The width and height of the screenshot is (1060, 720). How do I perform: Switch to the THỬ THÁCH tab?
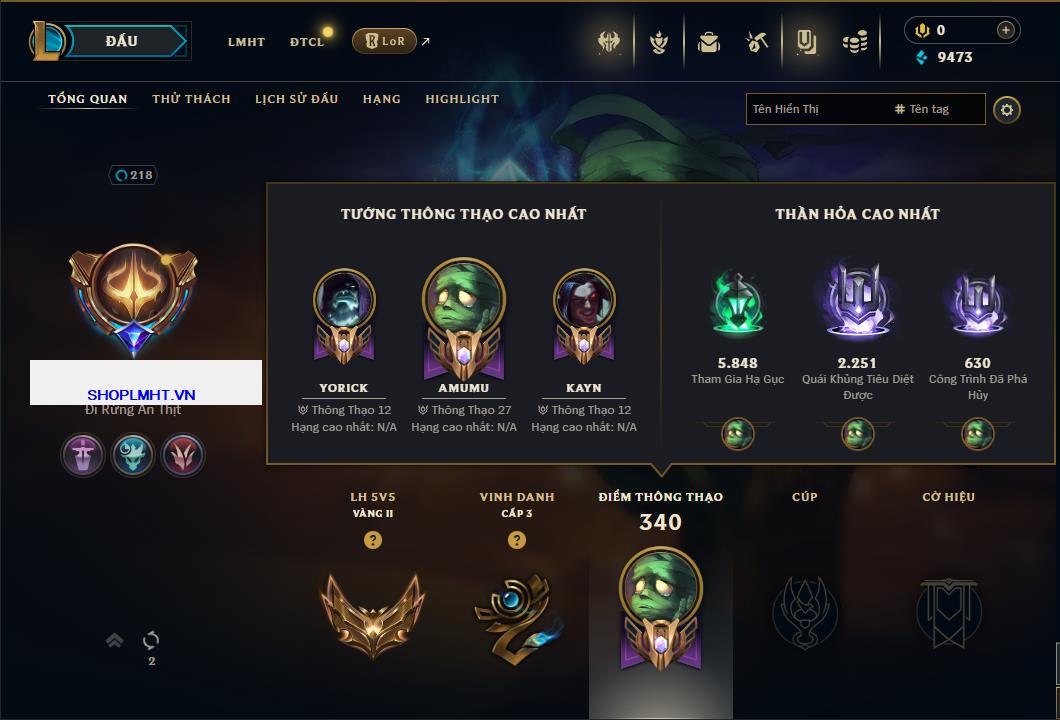[191, 99]
